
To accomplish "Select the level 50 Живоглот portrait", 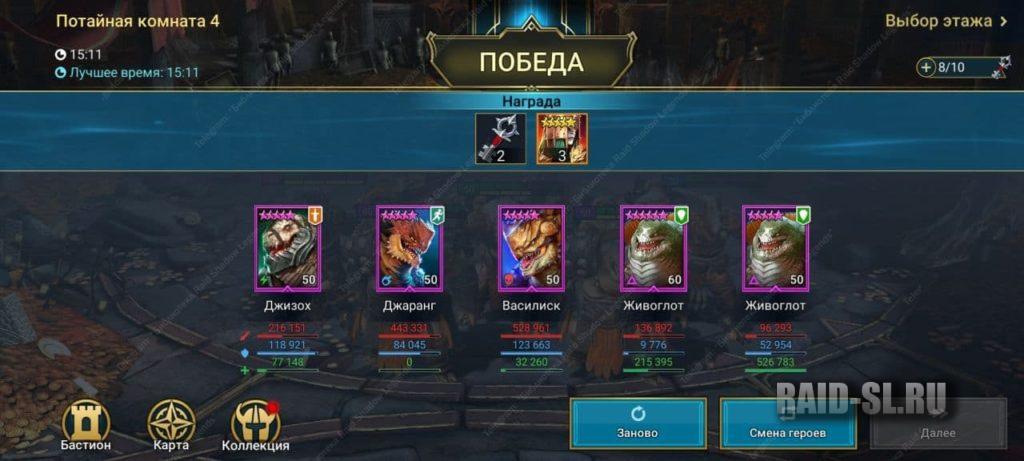I will (775, 247).
